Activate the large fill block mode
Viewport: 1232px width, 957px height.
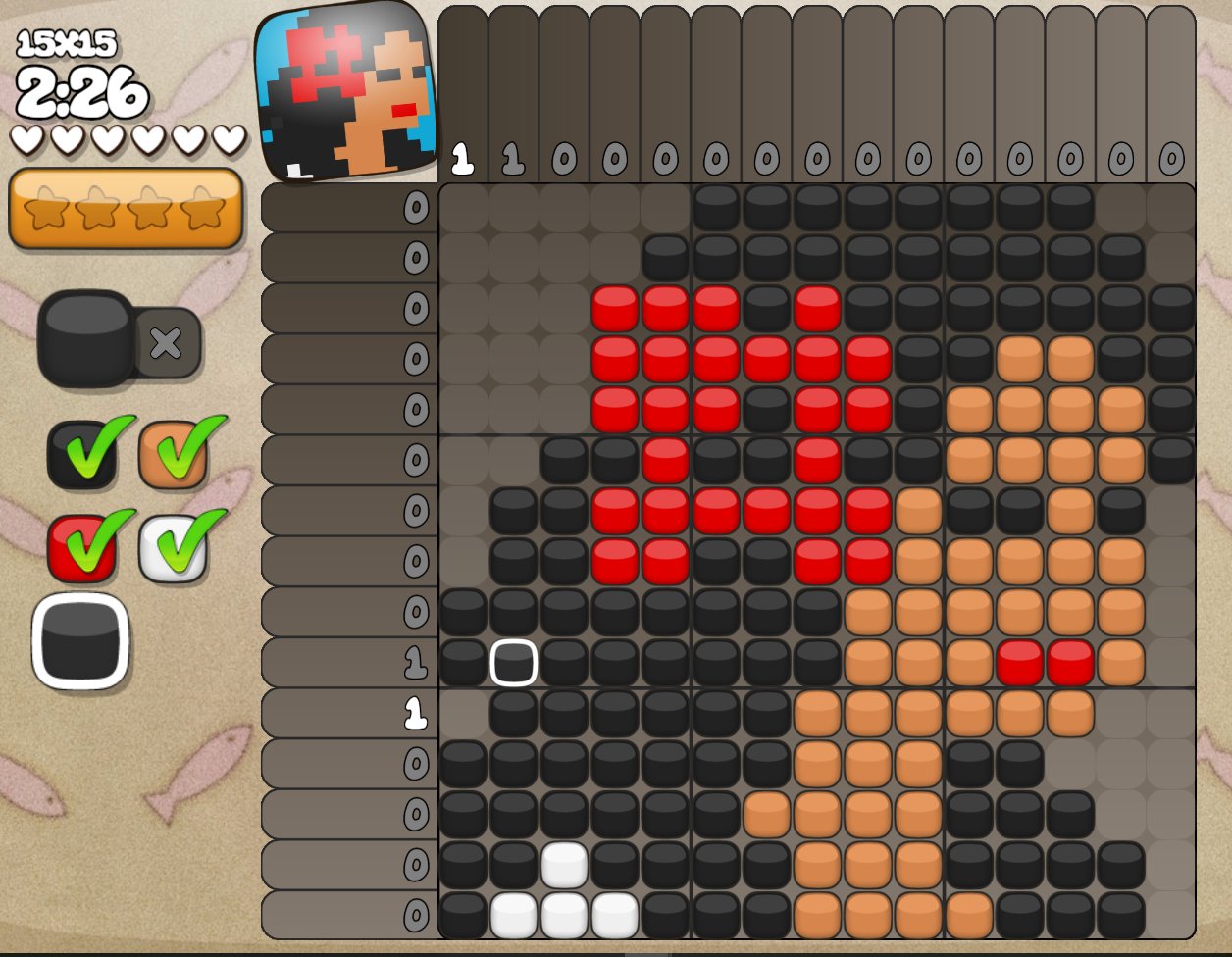86,338
